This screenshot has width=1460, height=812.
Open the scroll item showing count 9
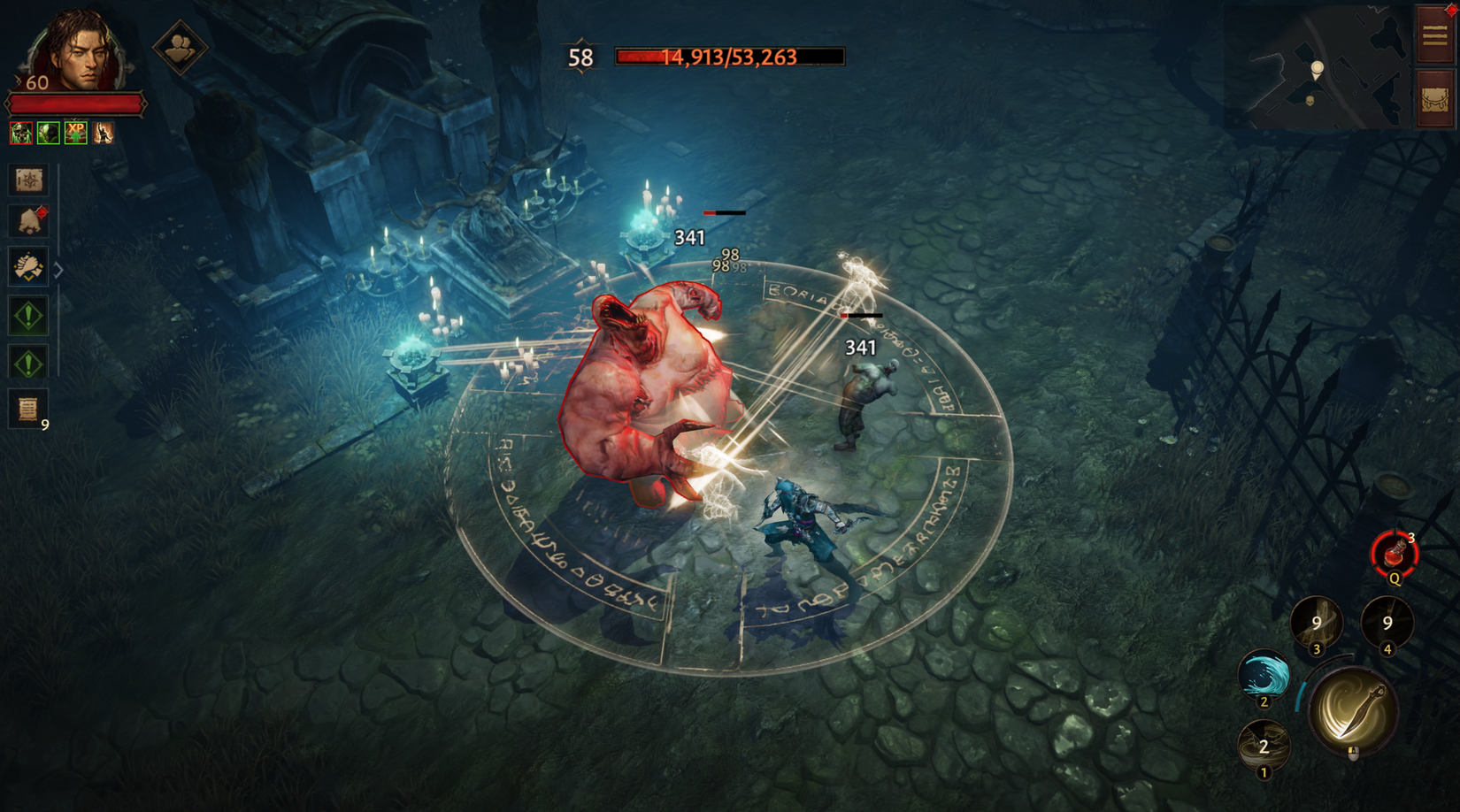(x=28, y=406)
